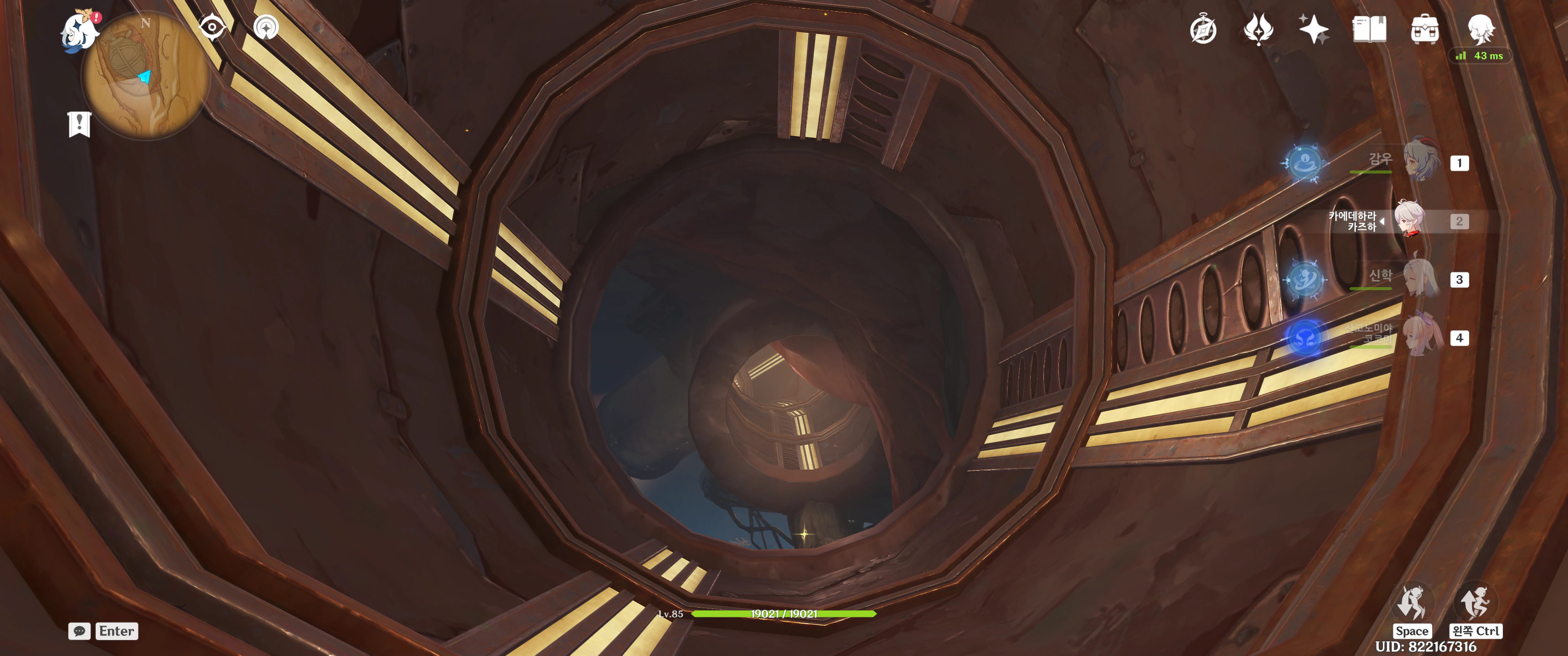Activate the descend action icon
1568x656 pixels.
tap(1475, 603)
